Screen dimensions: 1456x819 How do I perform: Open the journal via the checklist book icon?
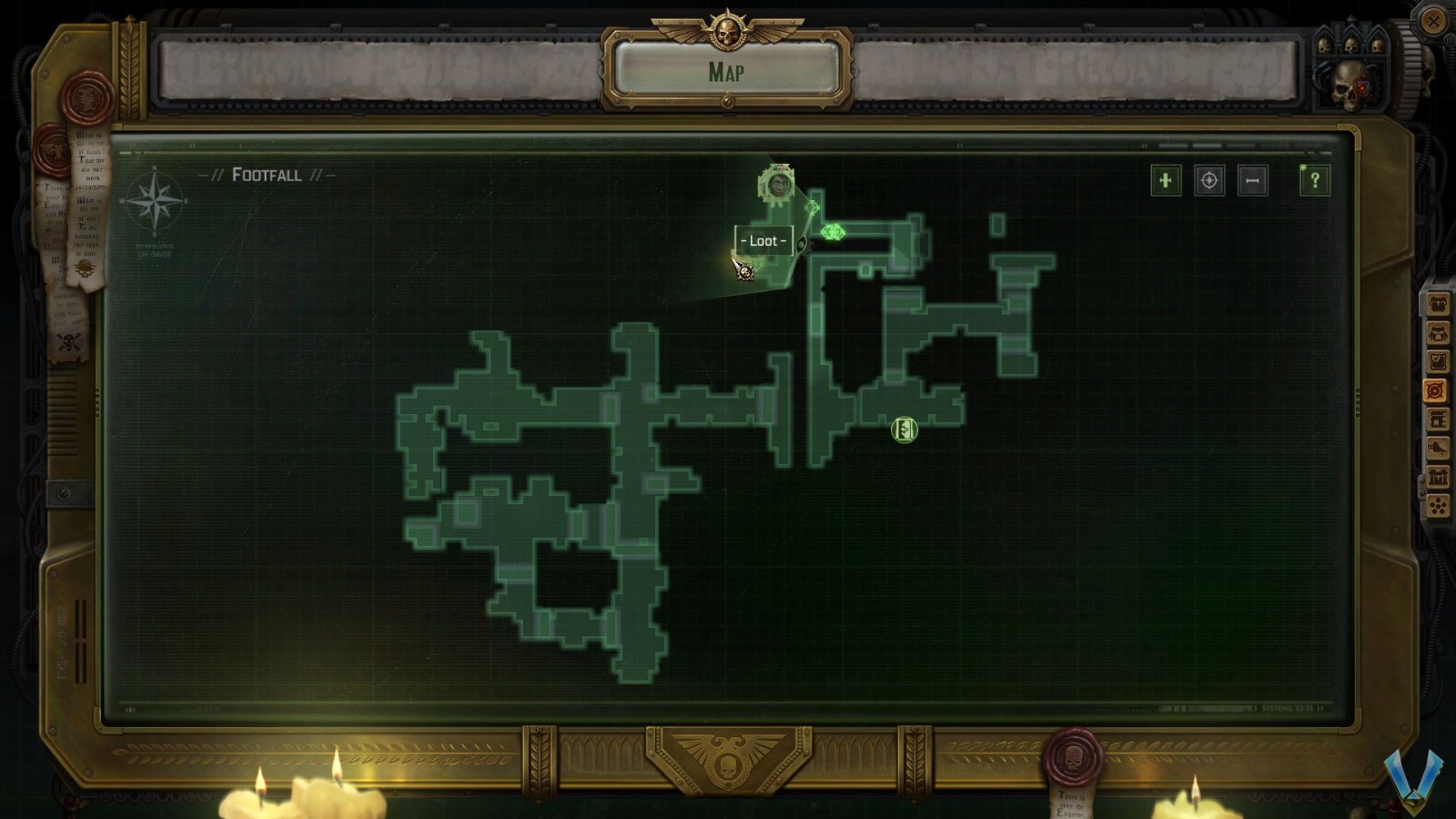point(1436,361)
